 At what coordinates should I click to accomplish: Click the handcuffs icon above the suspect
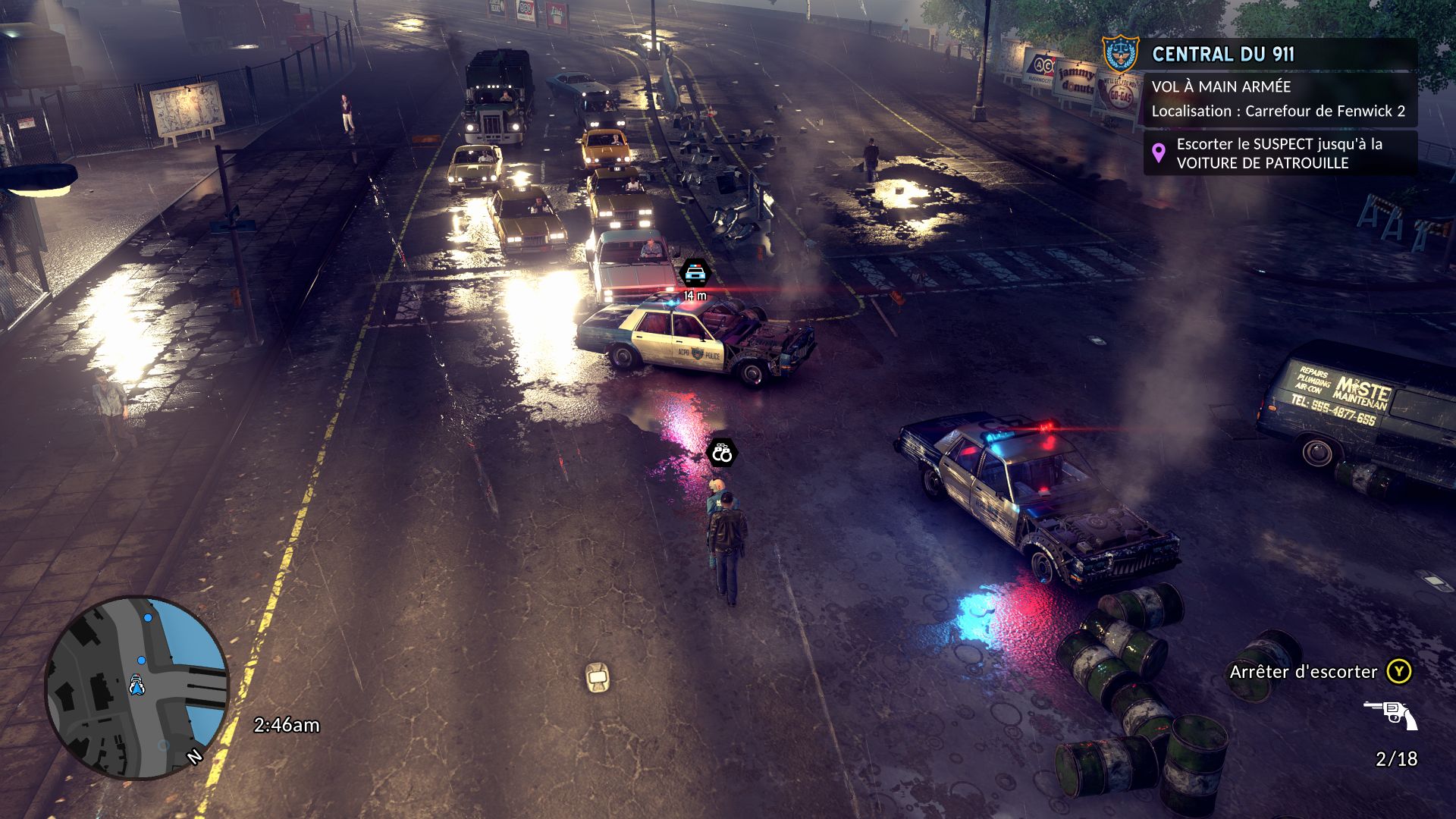pyautogui.click(x=722, y=453)
